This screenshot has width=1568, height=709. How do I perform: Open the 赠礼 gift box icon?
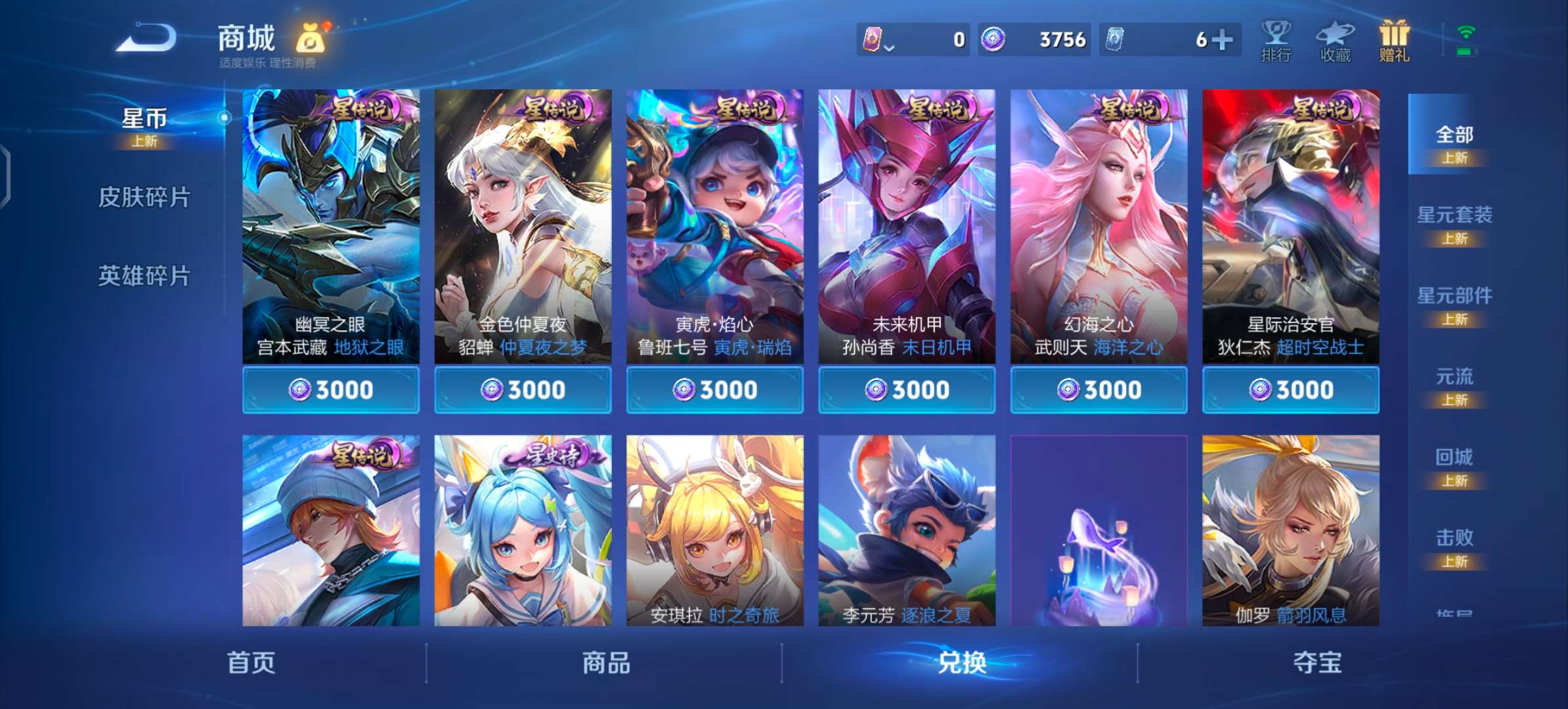pyautogui.click(x=1393, y=43)
